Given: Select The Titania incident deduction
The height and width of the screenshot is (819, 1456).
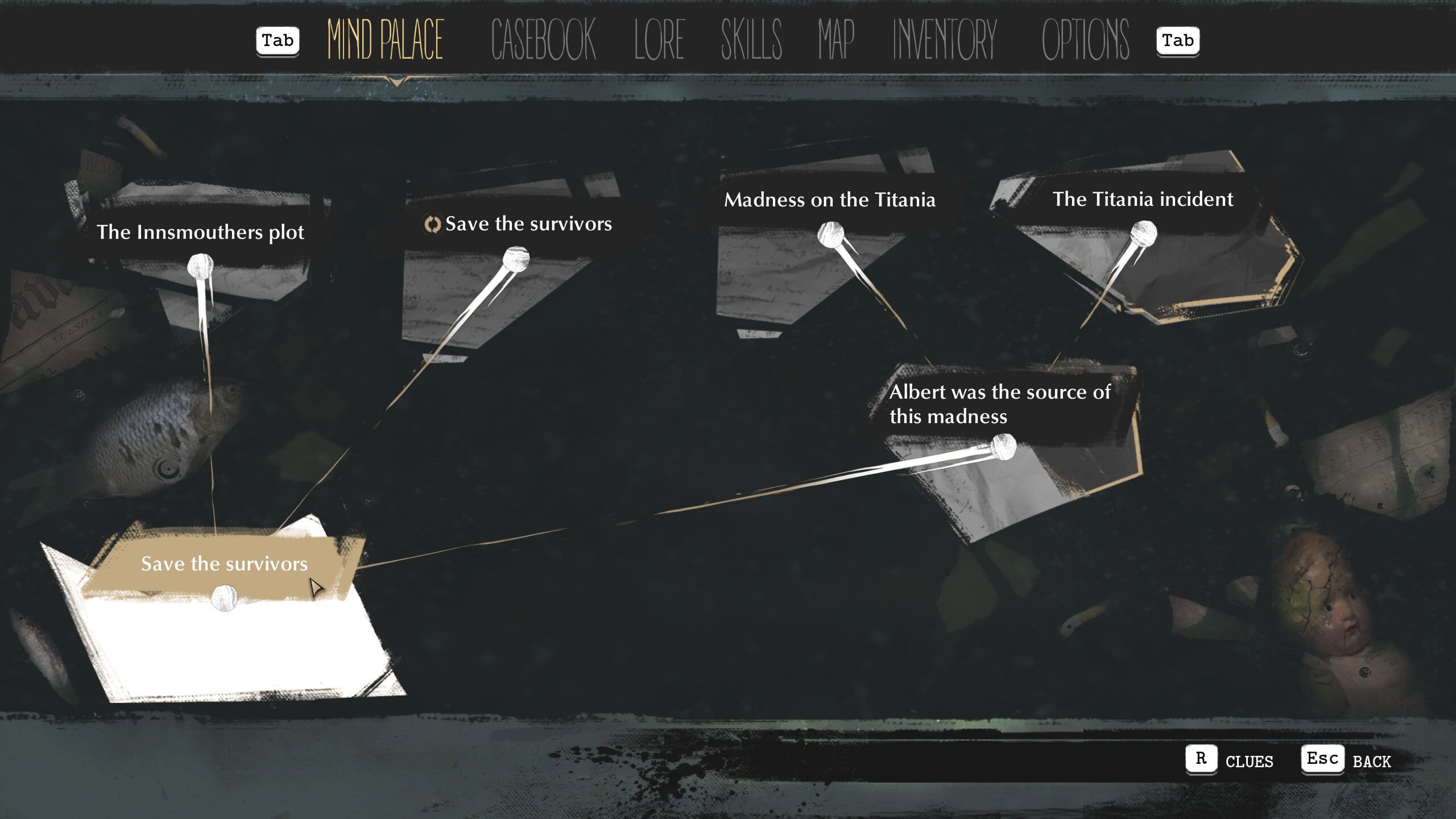Looking at the screenshot, I should coord(1143,199).
